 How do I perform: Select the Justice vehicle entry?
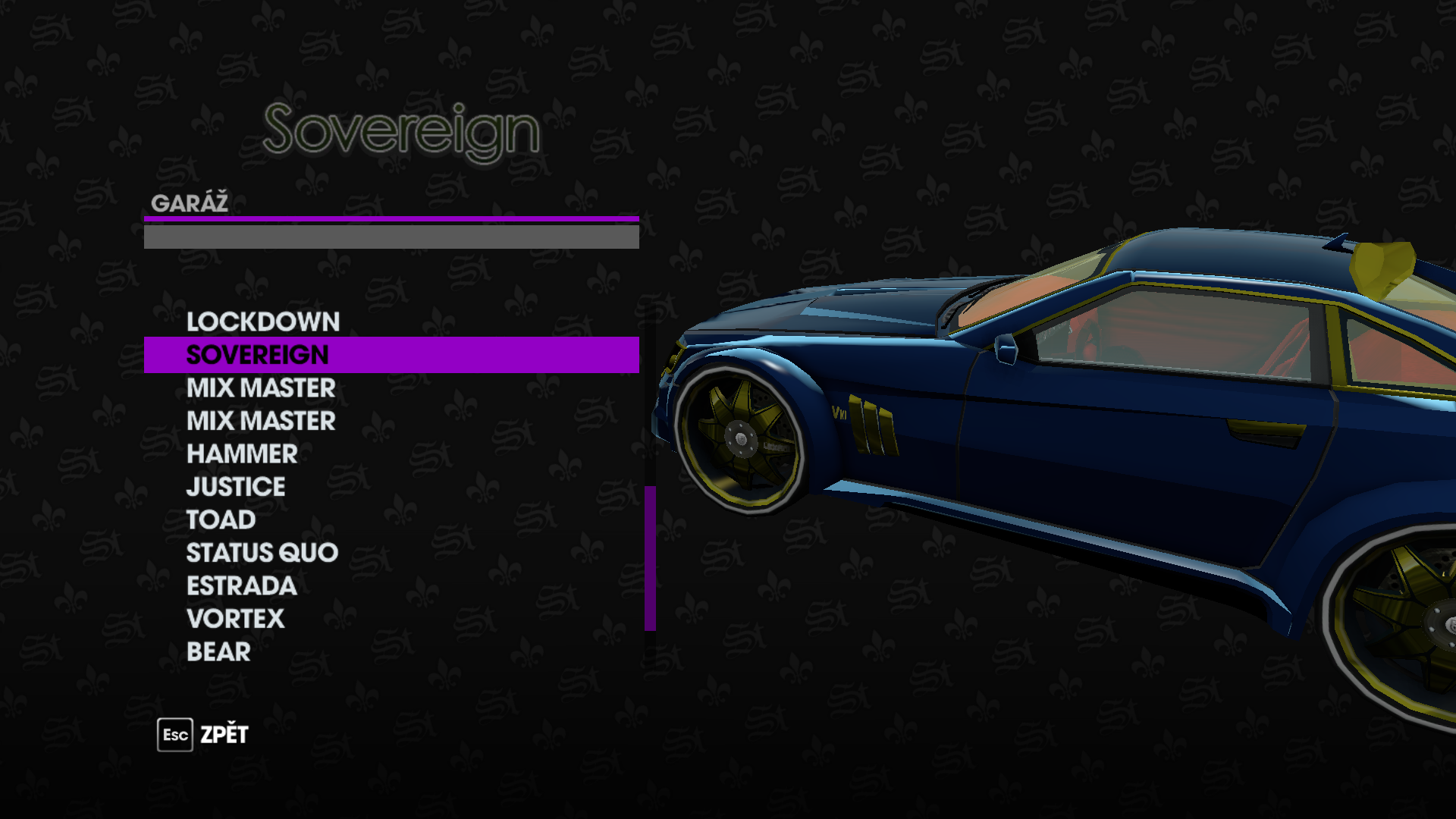(x=236, y=487)
